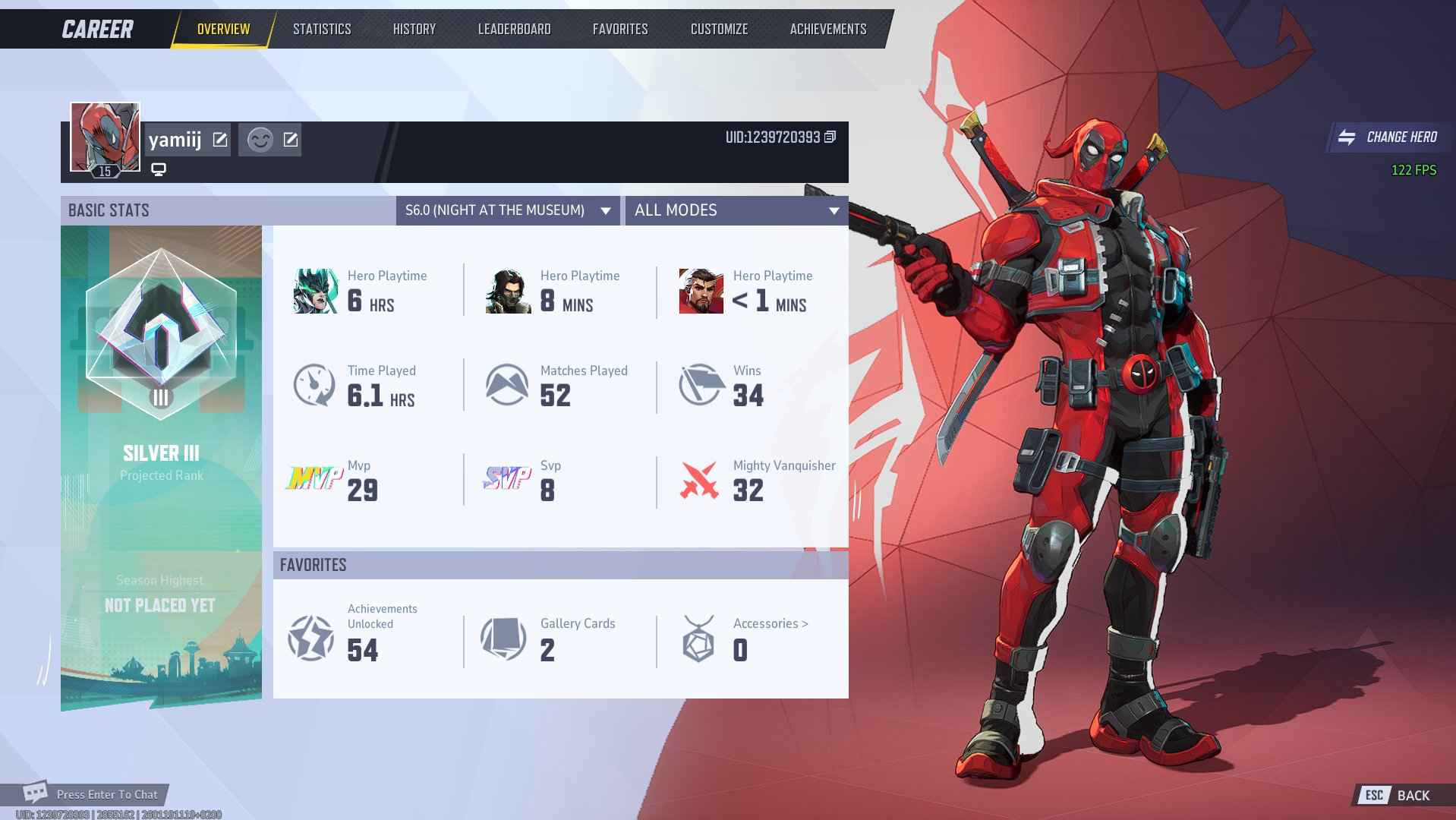
Task: Select the Leaderboard tab
Action: 515,29
